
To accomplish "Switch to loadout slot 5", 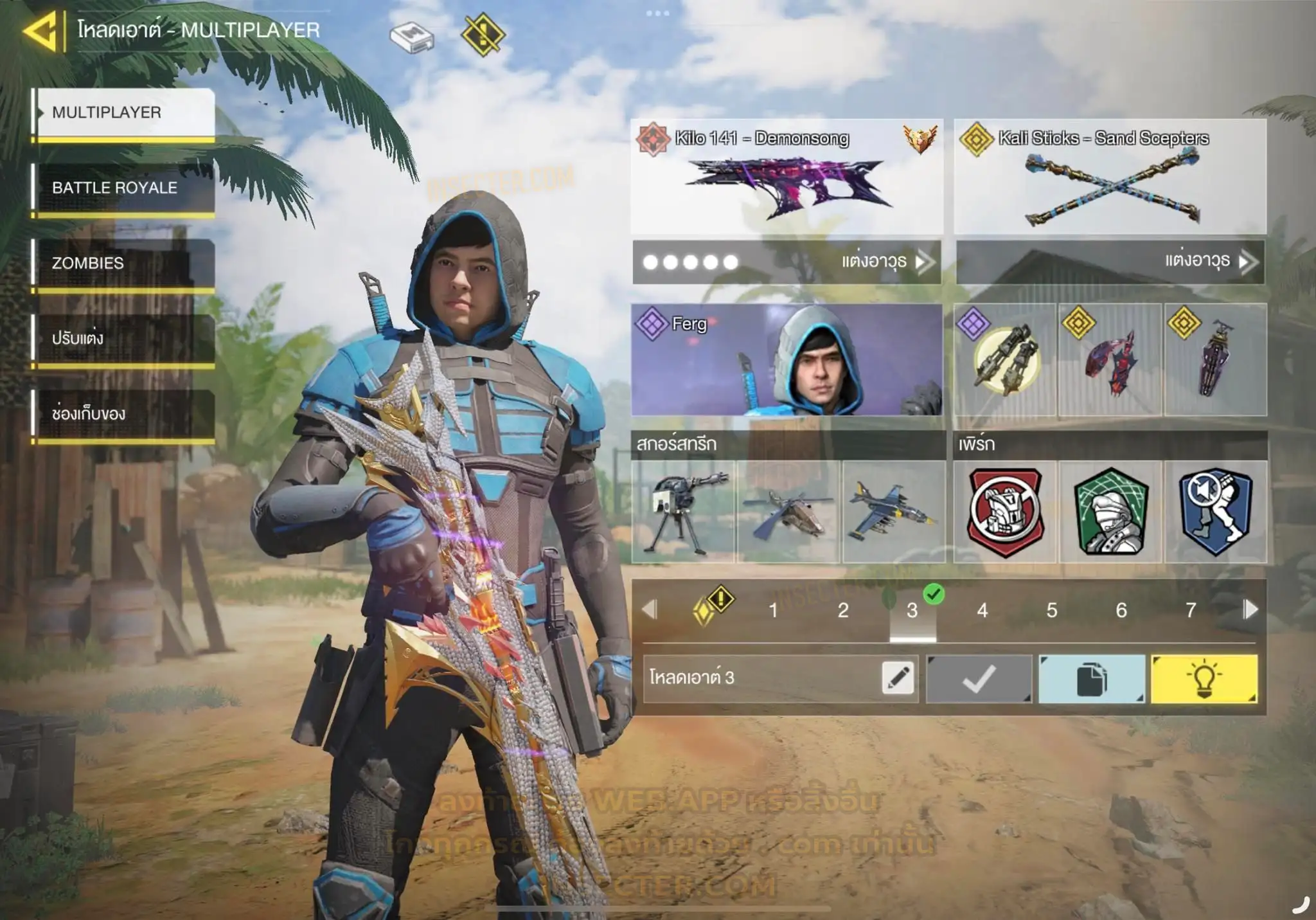I will click(x=1051, y=610).
